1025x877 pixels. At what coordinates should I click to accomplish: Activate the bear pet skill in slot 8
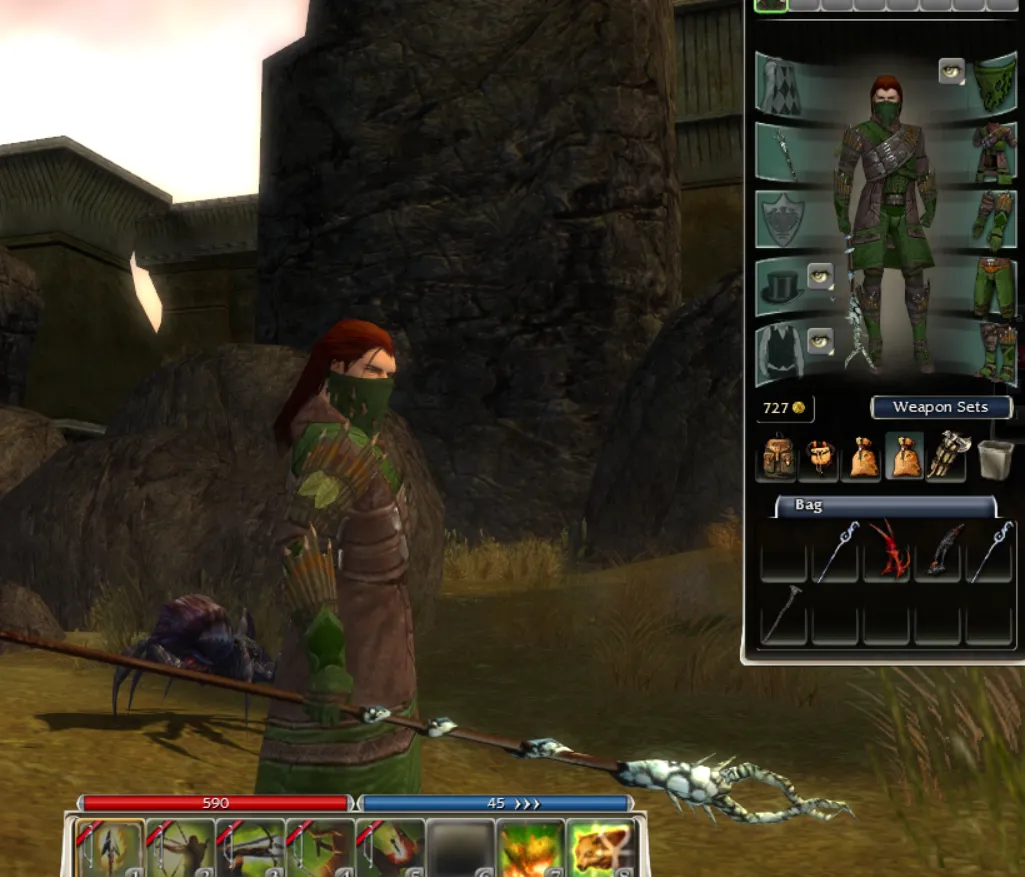pyautogui.click(x=599, y=849)
